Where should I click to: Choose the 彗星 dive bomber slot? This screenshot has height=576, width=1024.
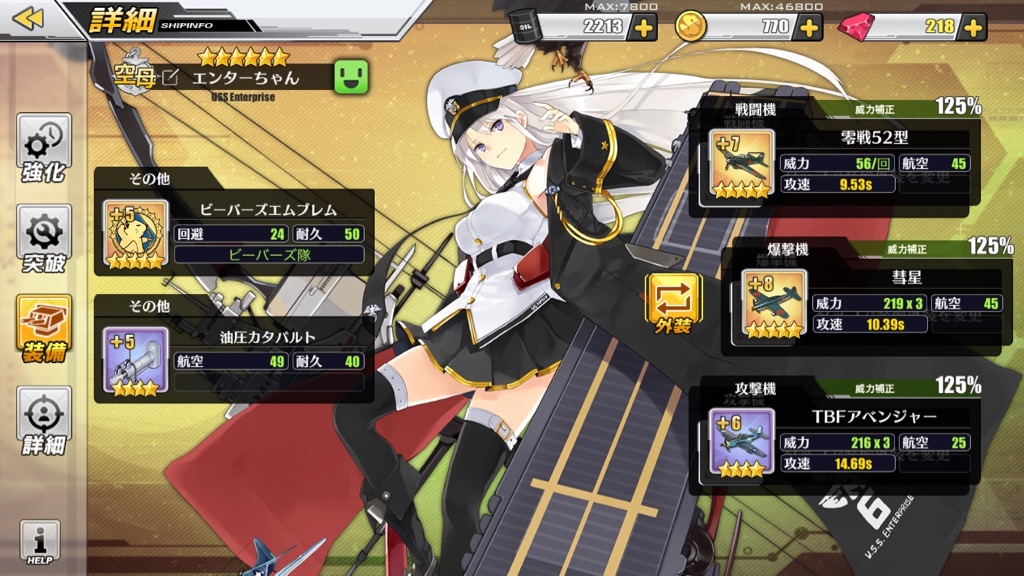click(x=861, y=302)
